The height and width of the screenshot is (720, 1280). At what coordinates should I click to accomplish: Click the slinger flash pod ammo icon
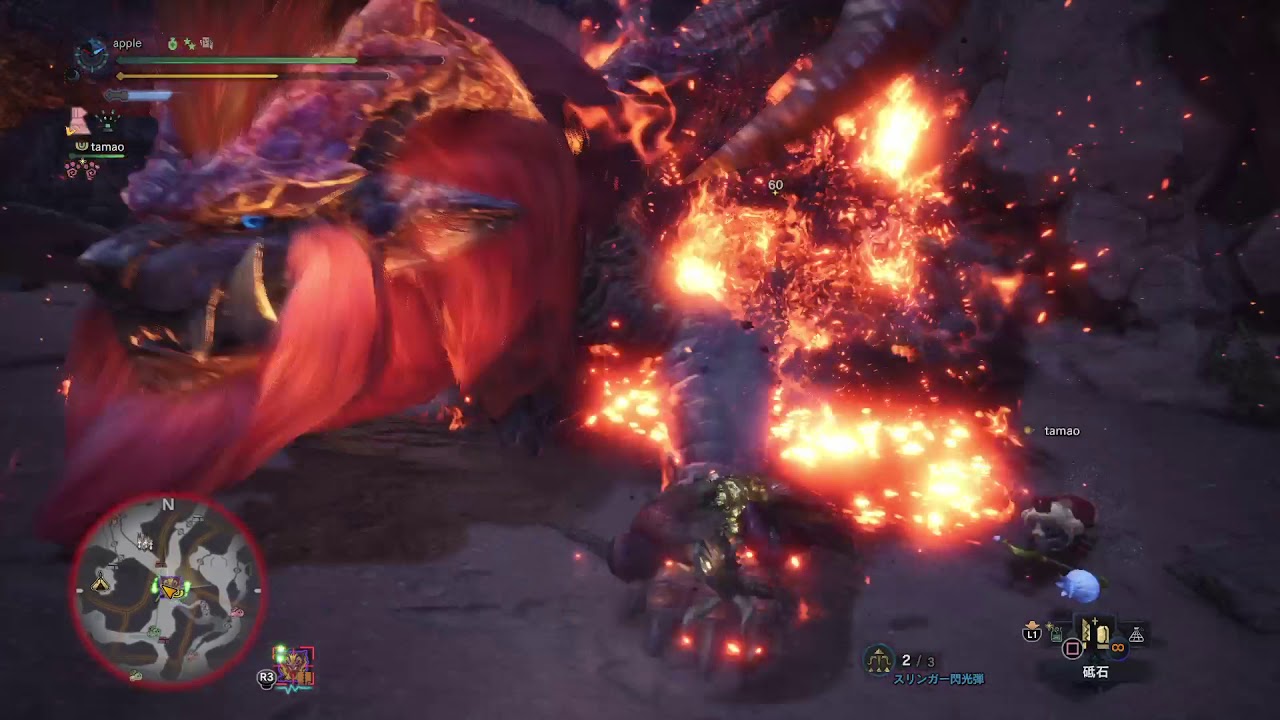[x=879, y=658]
